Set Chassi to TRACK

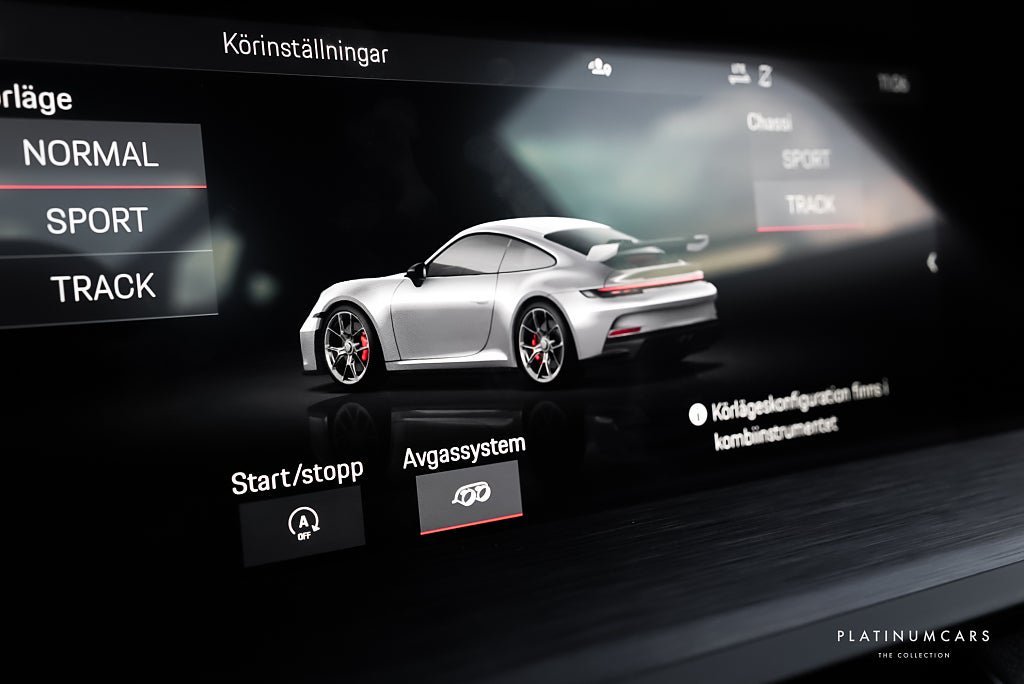809,205
